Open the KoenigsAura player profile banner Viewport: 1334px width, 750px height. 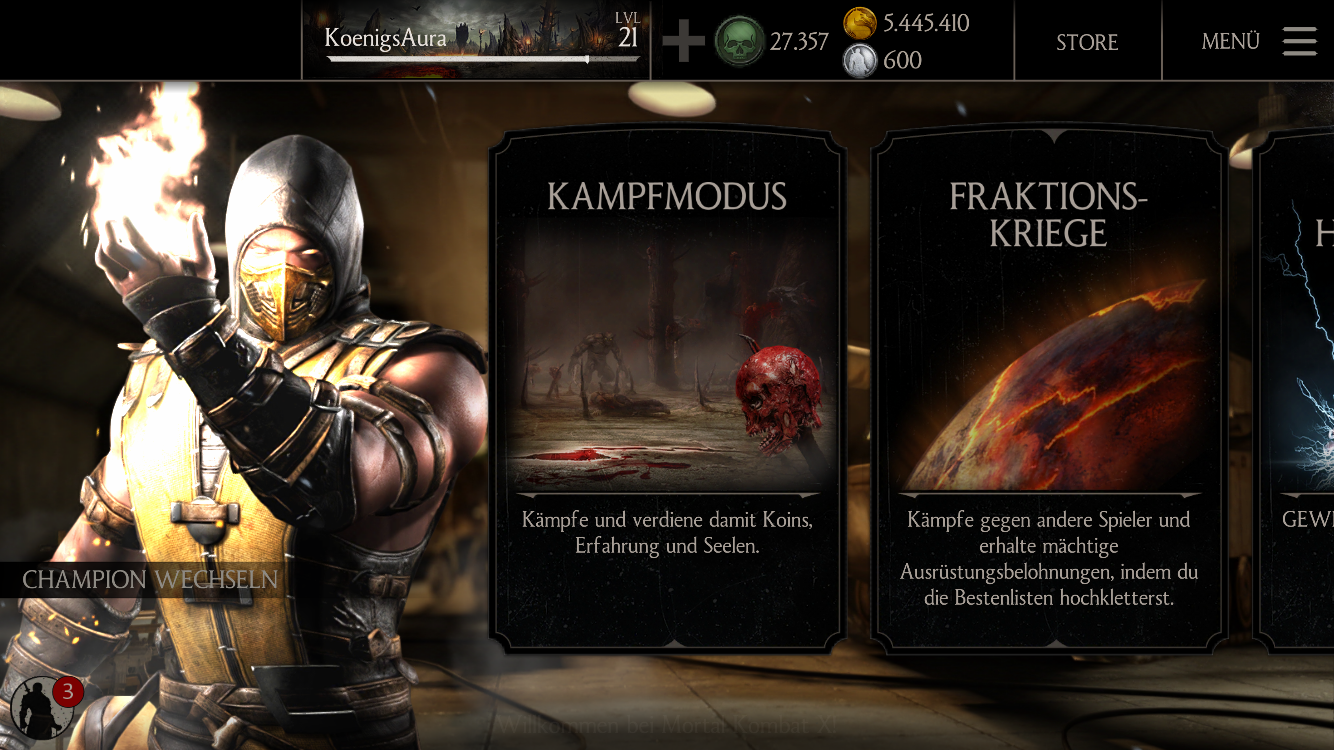tap(476, 40)
